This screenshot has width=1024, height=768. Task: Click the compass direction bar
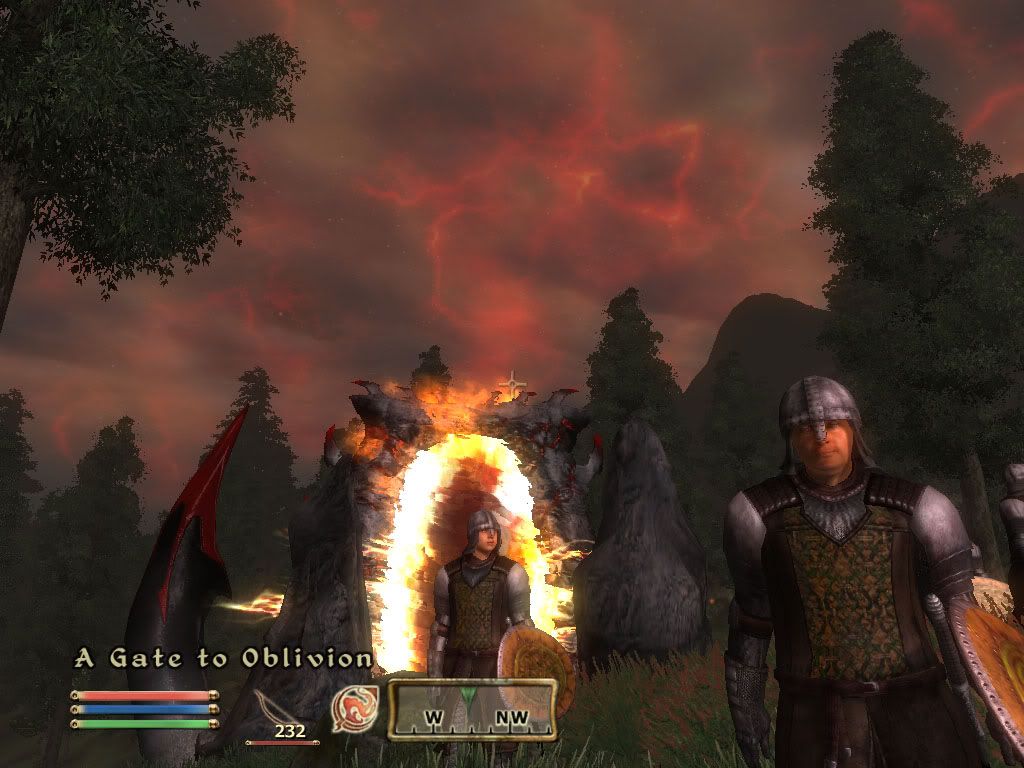[x=472, y=709]
